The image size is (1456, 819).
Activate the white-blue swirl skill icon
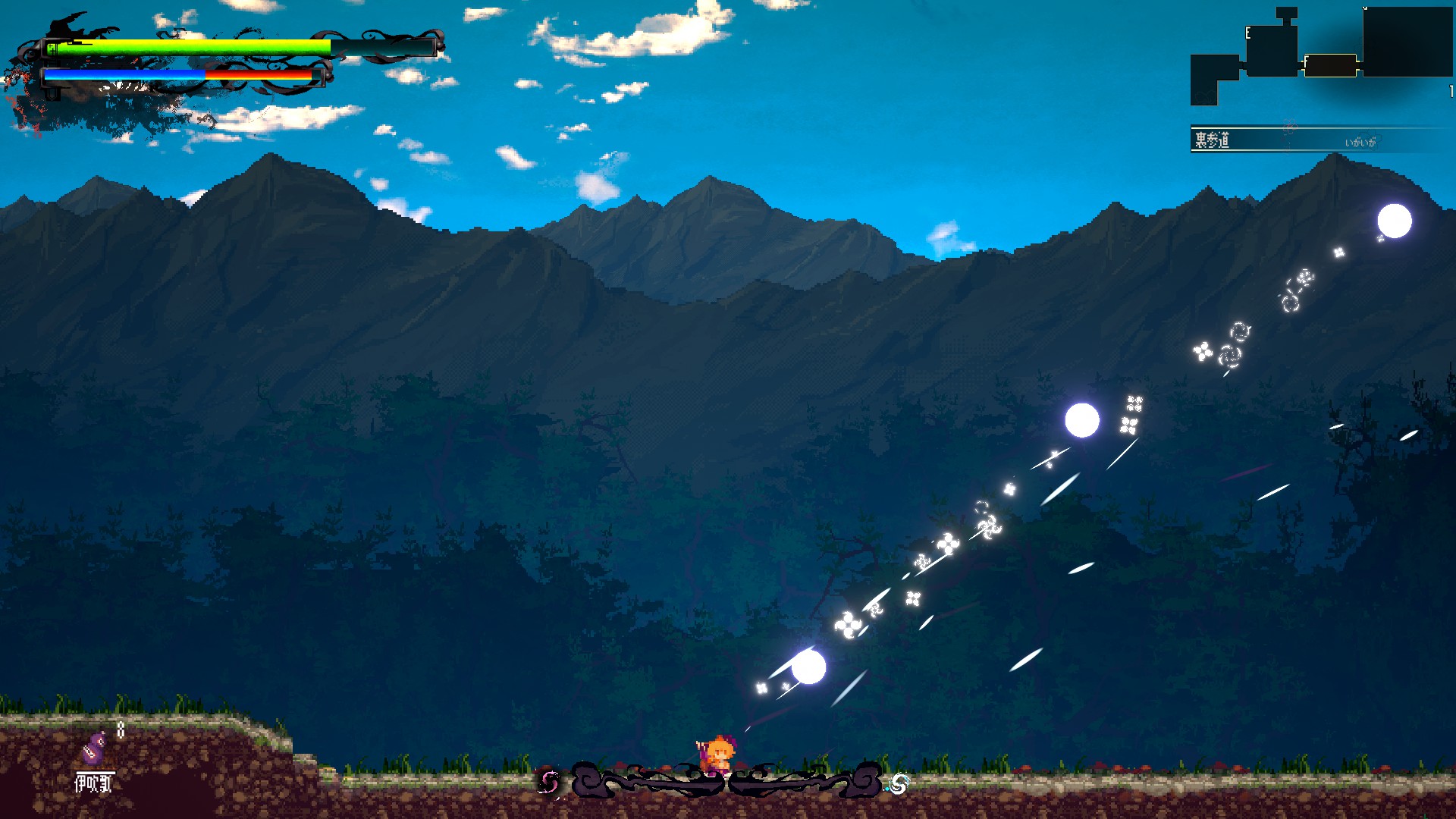click(899, 783)
